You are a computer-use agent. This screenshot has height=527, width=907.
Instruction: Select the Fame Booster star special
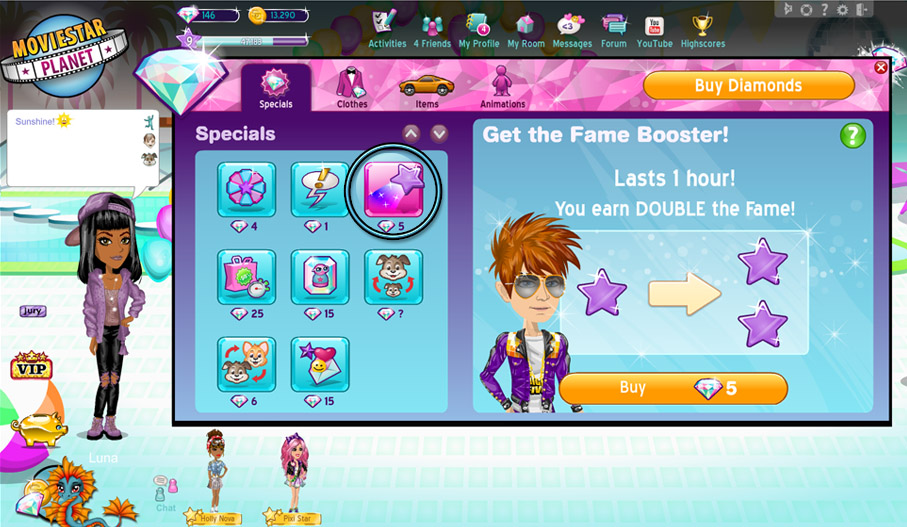pos(393,189)
